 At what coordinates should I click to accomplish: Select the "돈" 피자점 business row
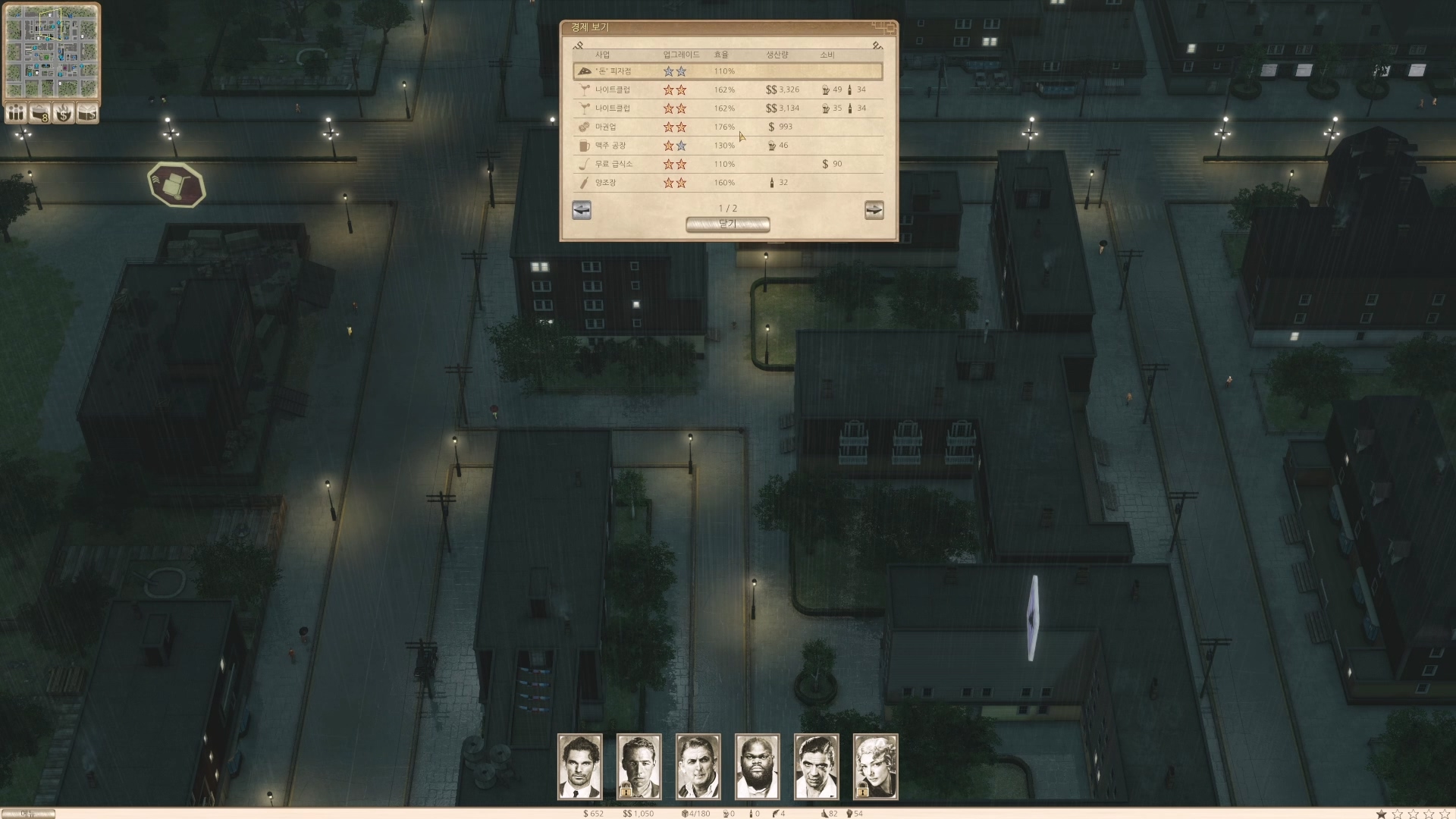point(727,71)
